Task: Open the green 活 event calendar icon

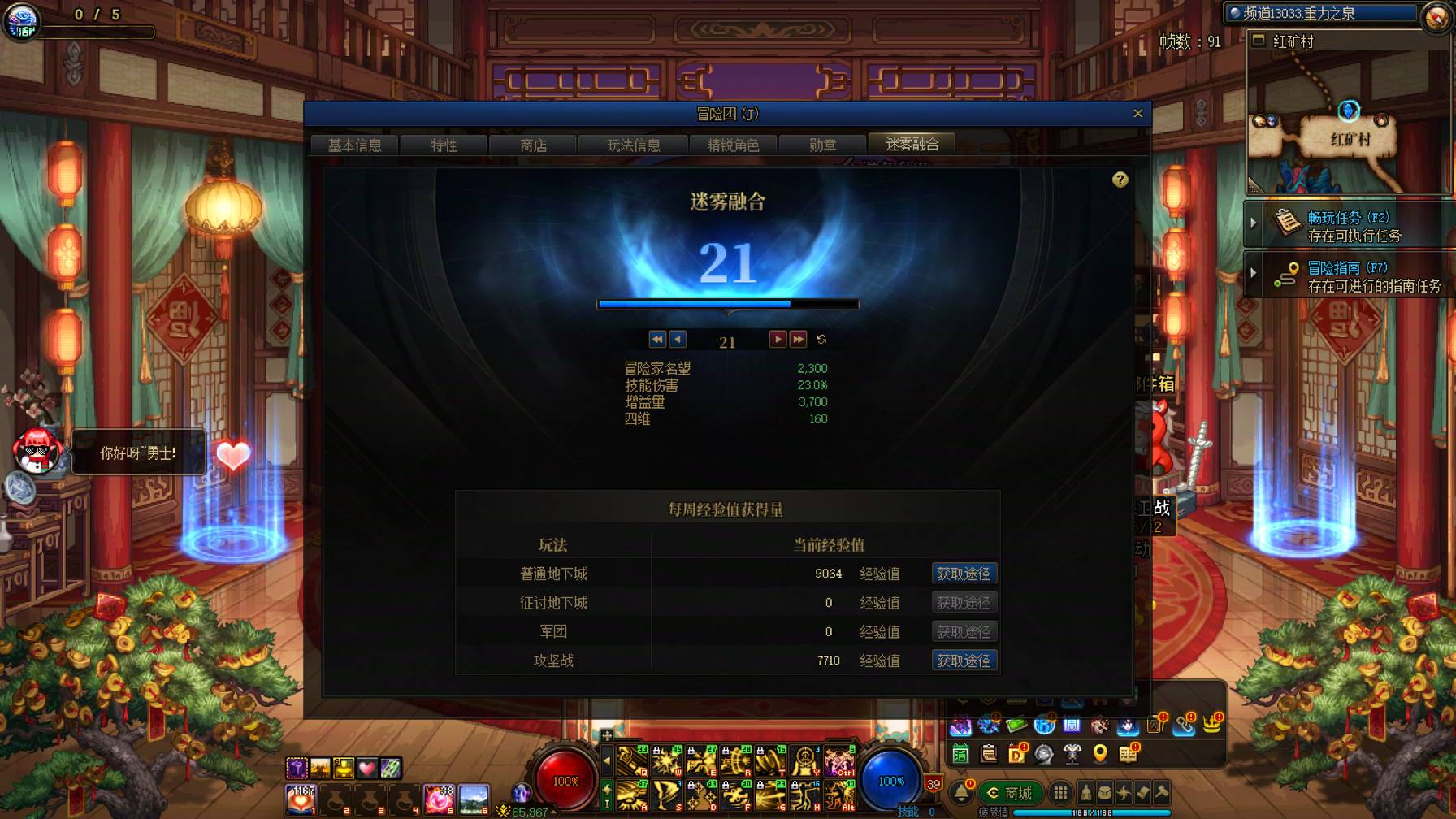Action: pos(960,755)
